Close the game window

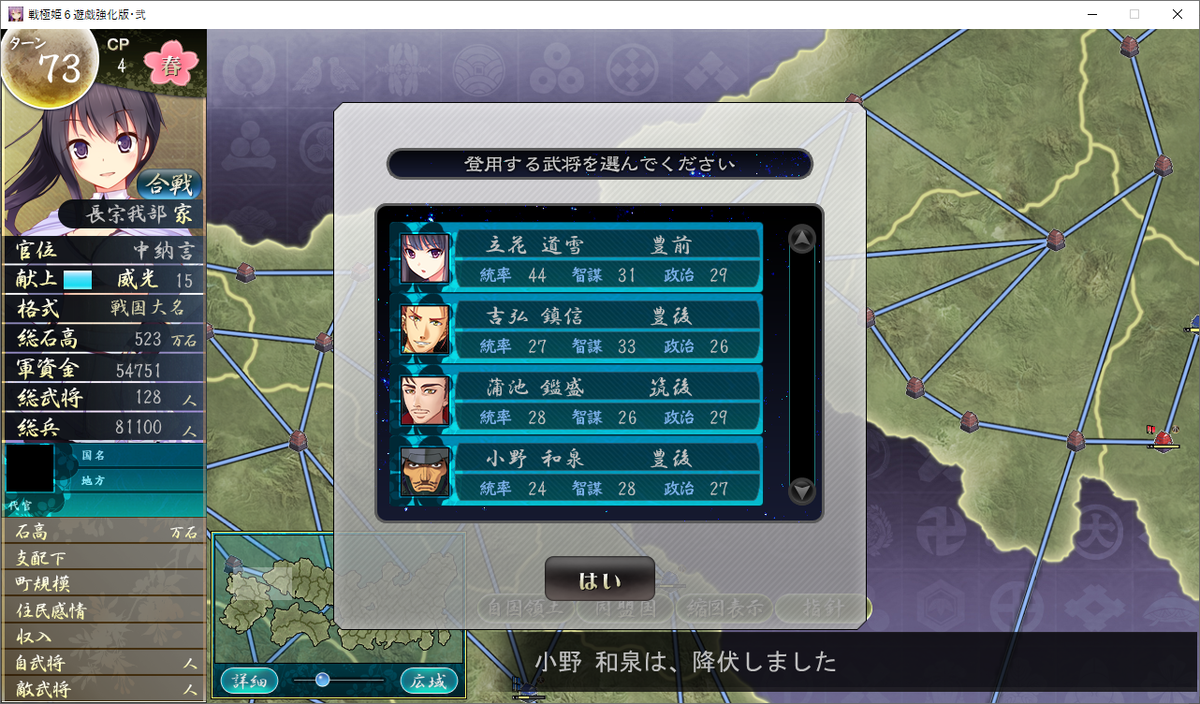pyautogui.click(x=1176, y=14)
